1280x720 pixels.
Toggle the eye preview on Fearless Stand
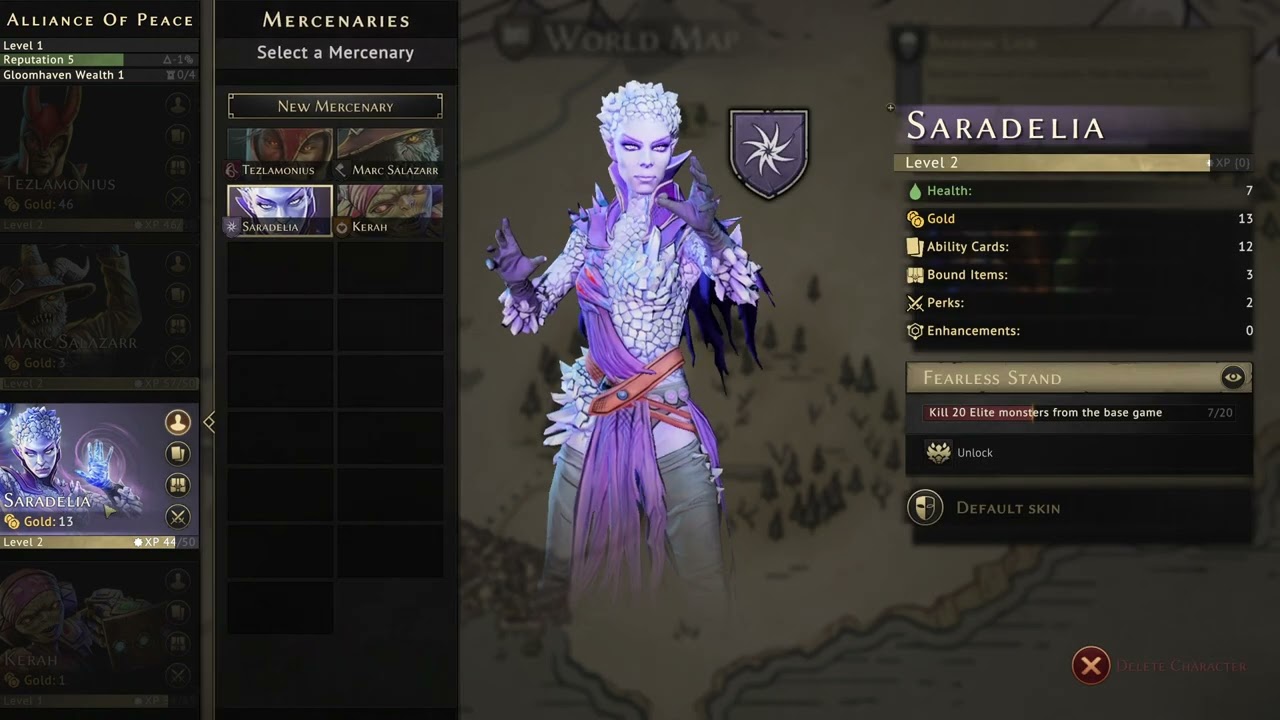point(1233,377)
